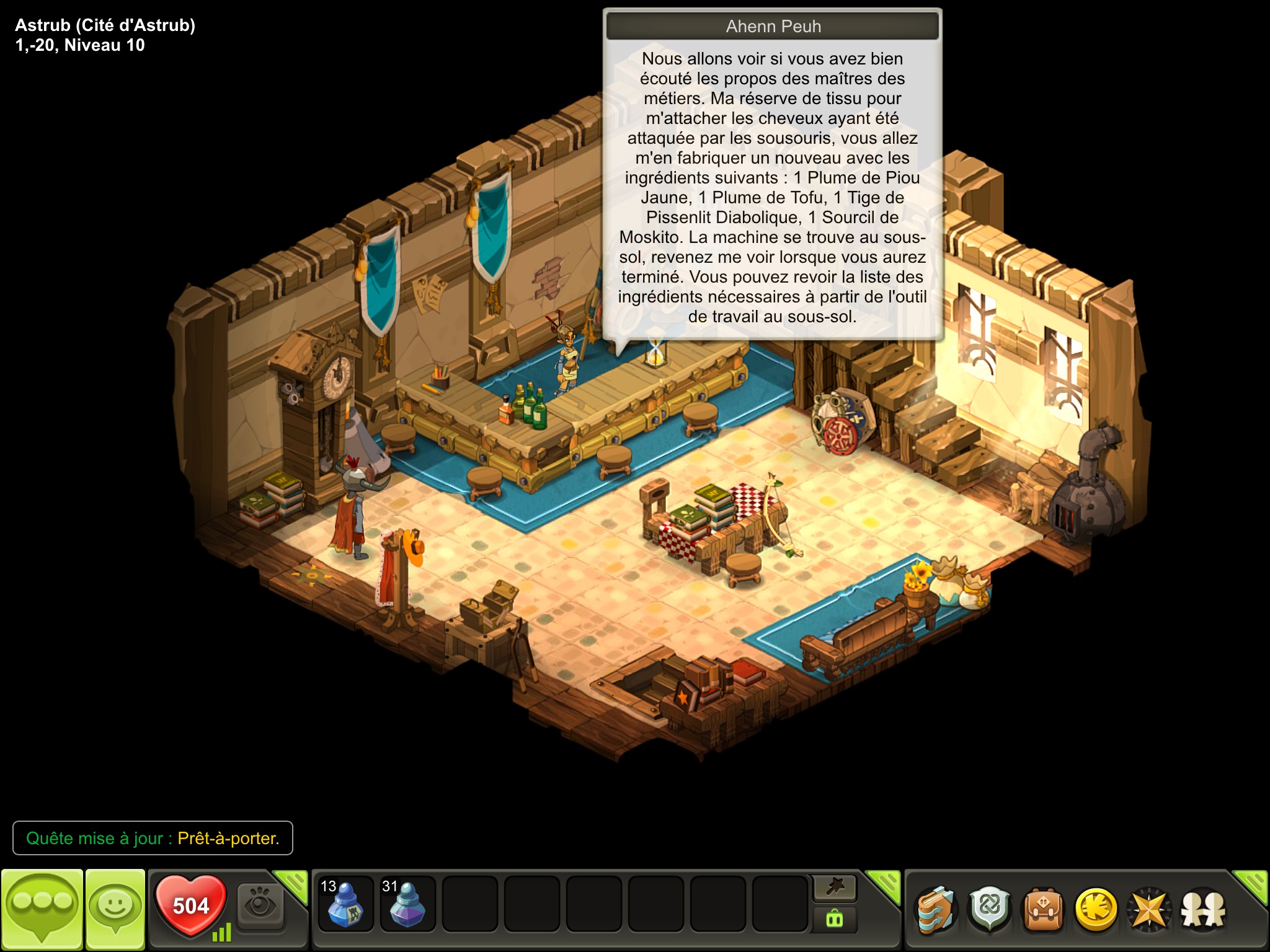Image resolution: width=1270 pixels, height=952 pixels.
Task: Open the Prêt-à-porter quest update notification
Action: [153, 838]
